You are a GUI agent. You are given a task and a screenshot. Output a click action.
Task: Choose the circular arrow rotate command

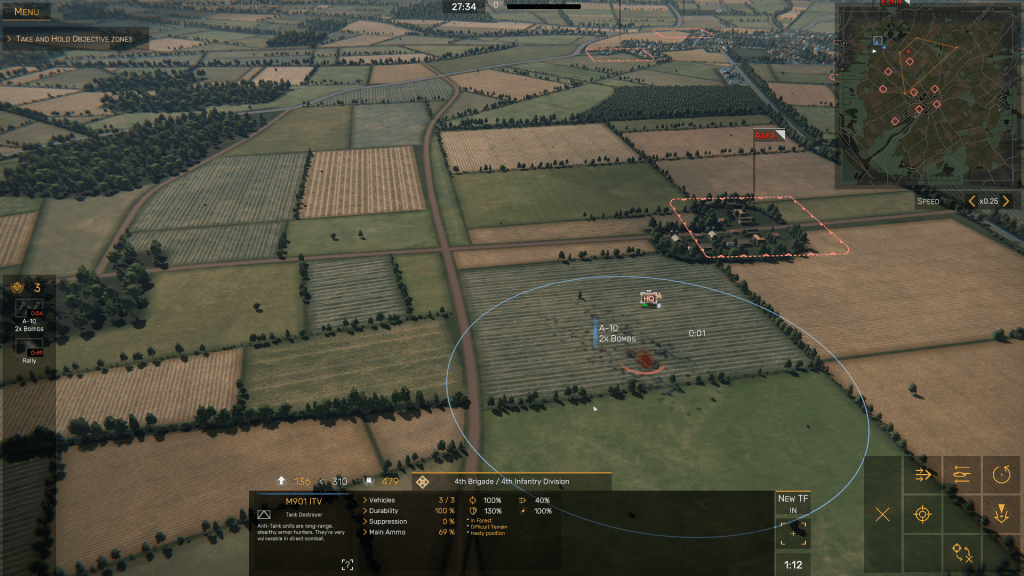pyautogui.click(x=1002, y=474)
